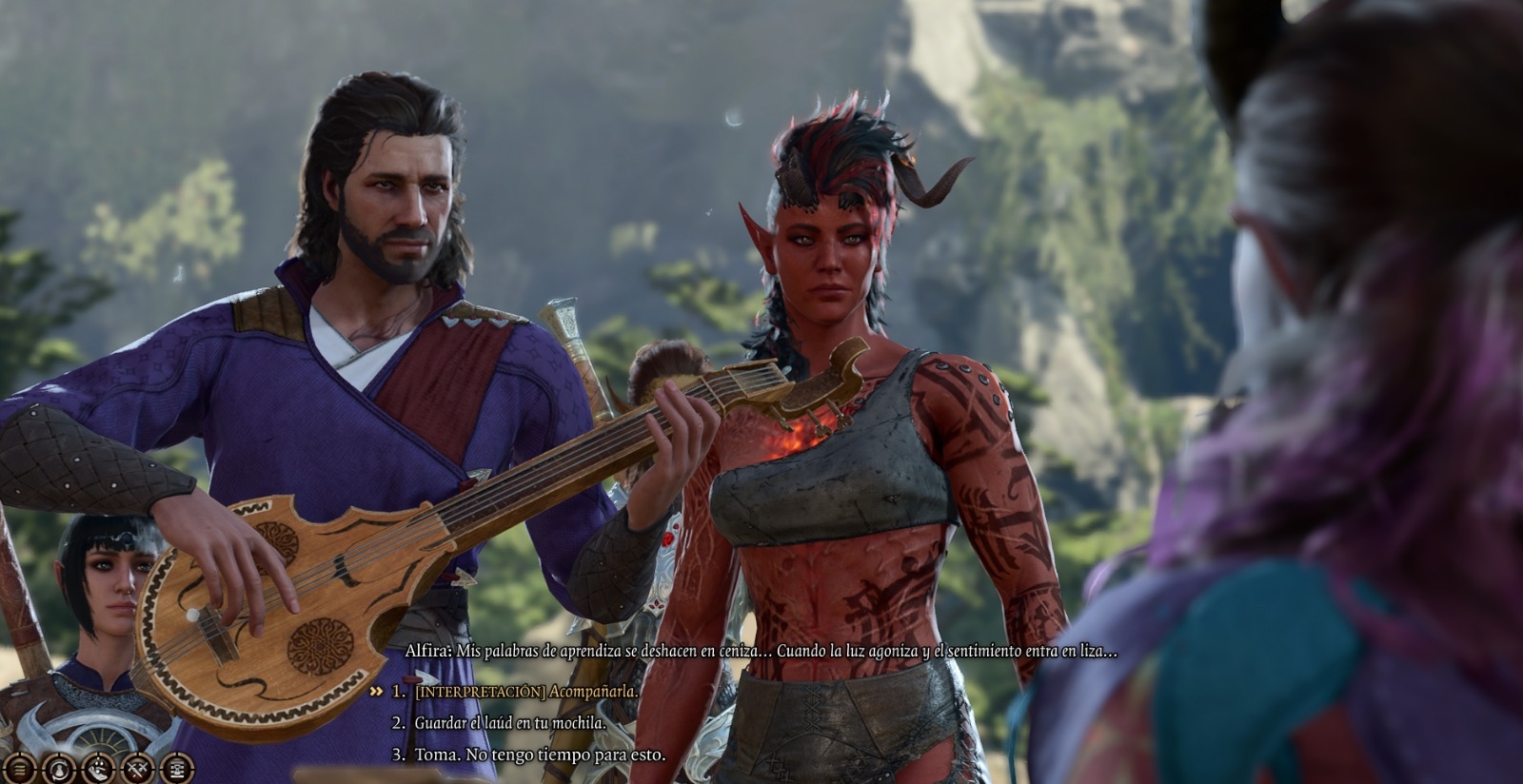The image size is (1523, 784).
Task: Activate the crossed swords attack icon
Action: (x=139, y=766)
